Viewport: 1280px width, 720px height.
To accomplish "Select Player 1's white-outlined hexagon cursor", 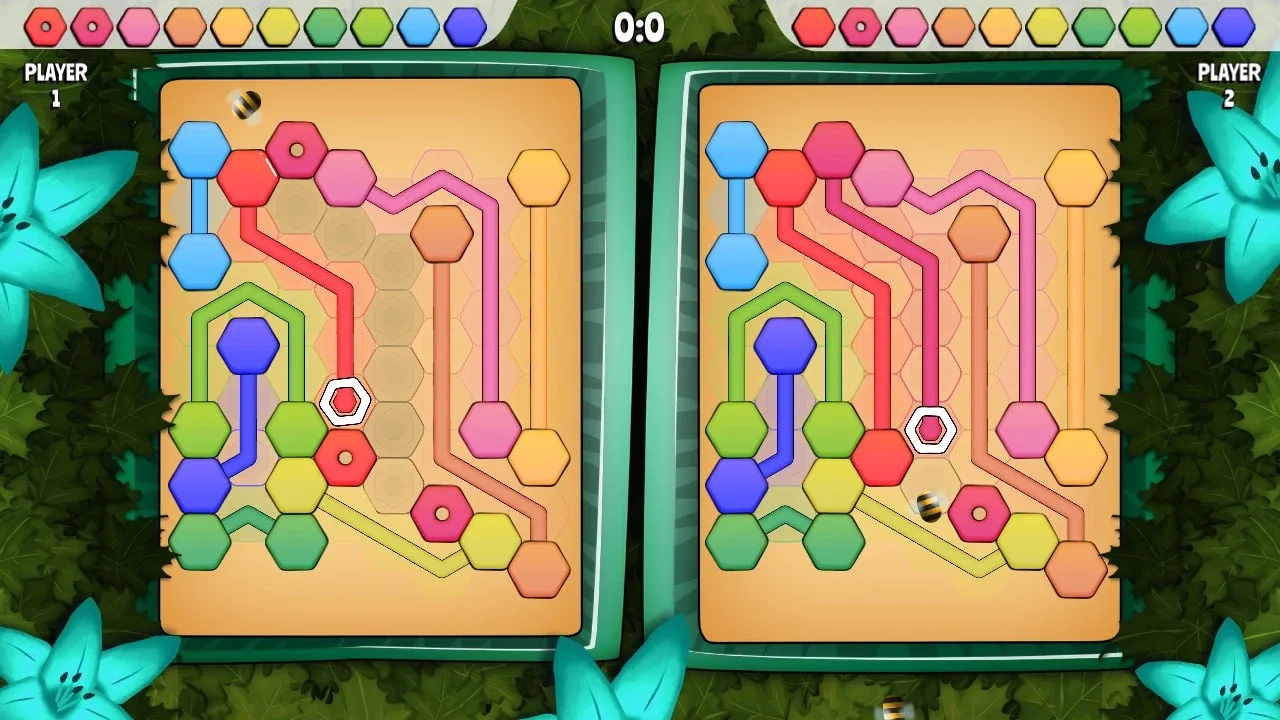I will point(347,401).
